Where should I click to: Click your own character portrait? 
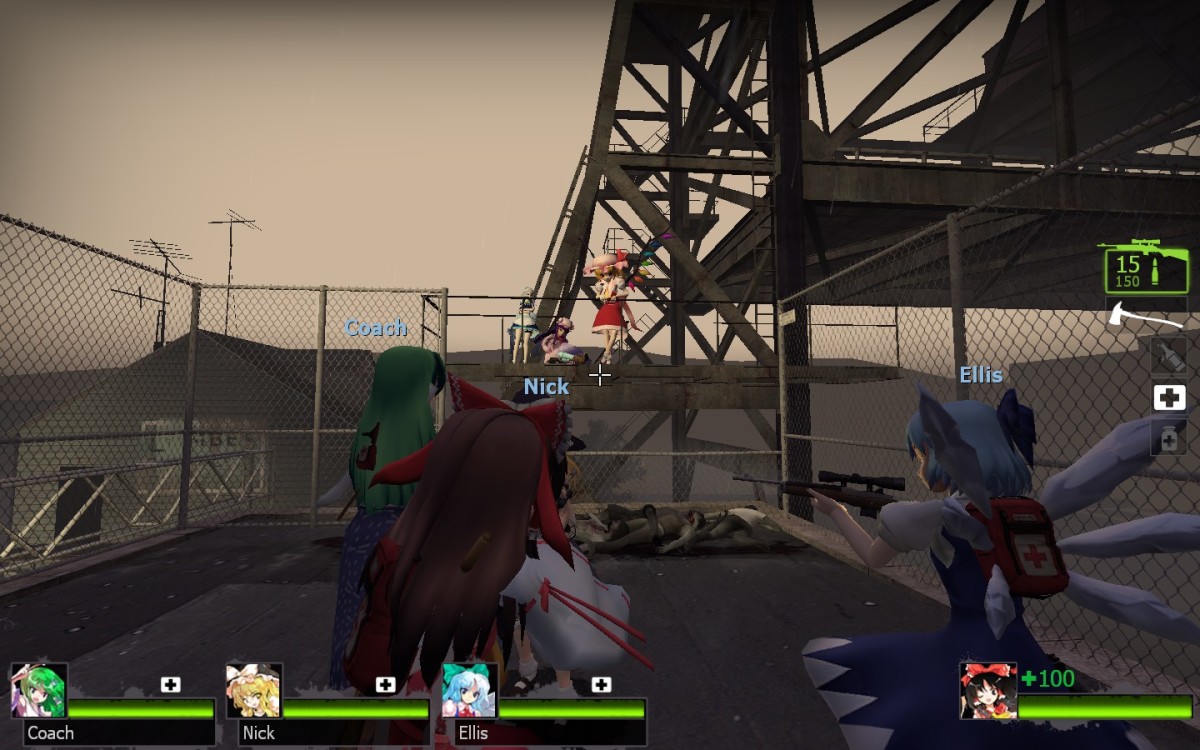coord(988,690)
